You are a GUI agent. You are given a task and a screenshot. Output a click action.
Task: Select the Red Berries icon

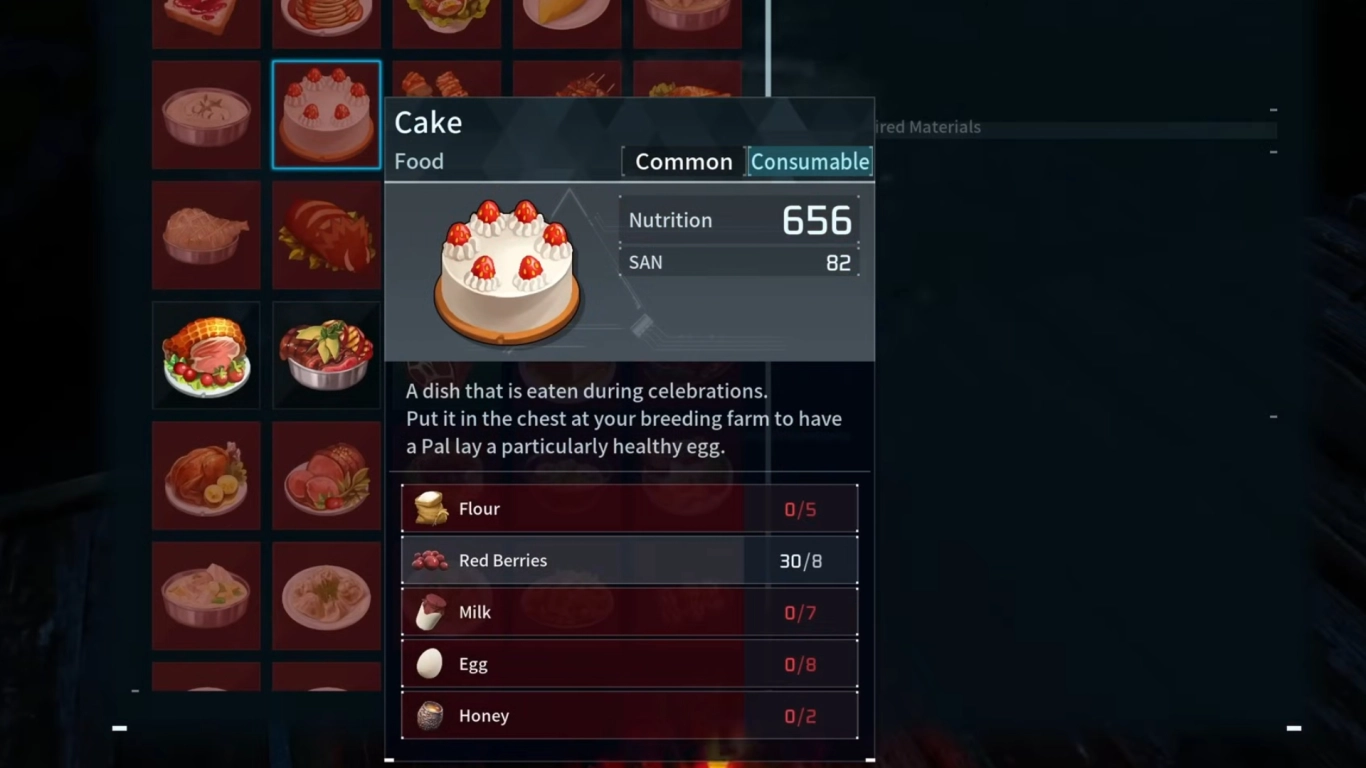tap(430, 560)
